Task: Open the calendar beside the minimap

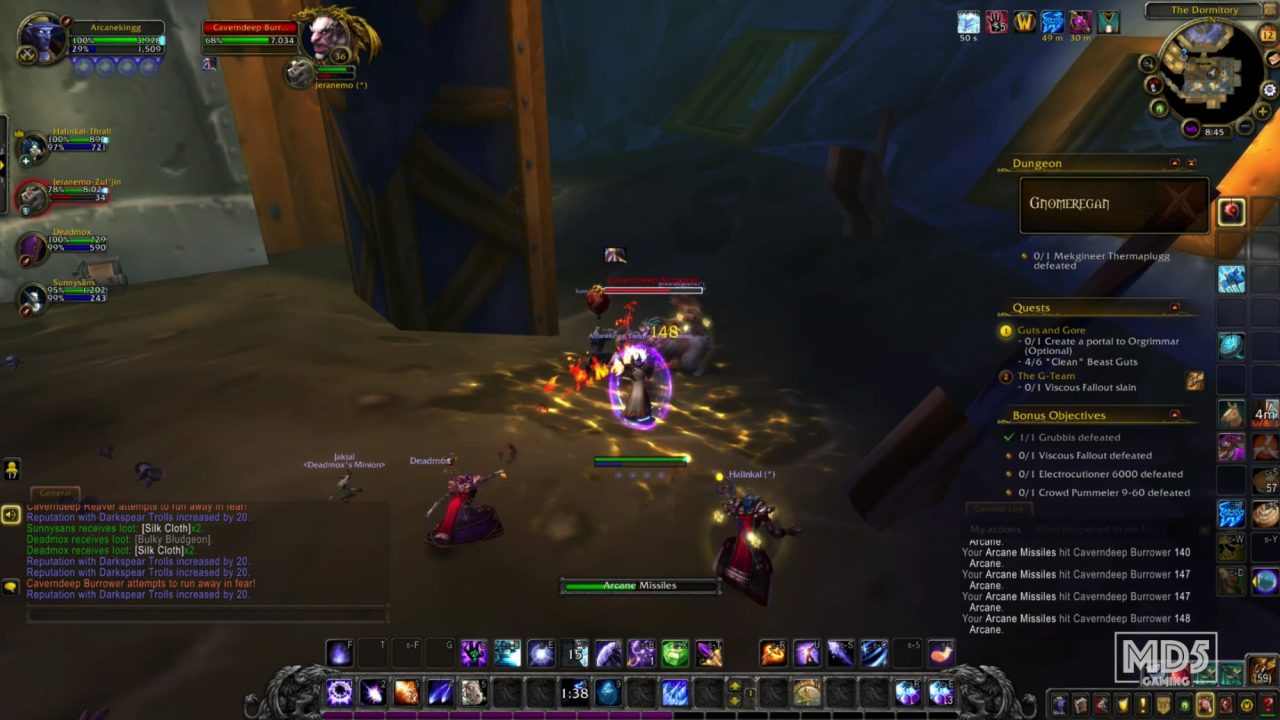Action: point(1266,33)
